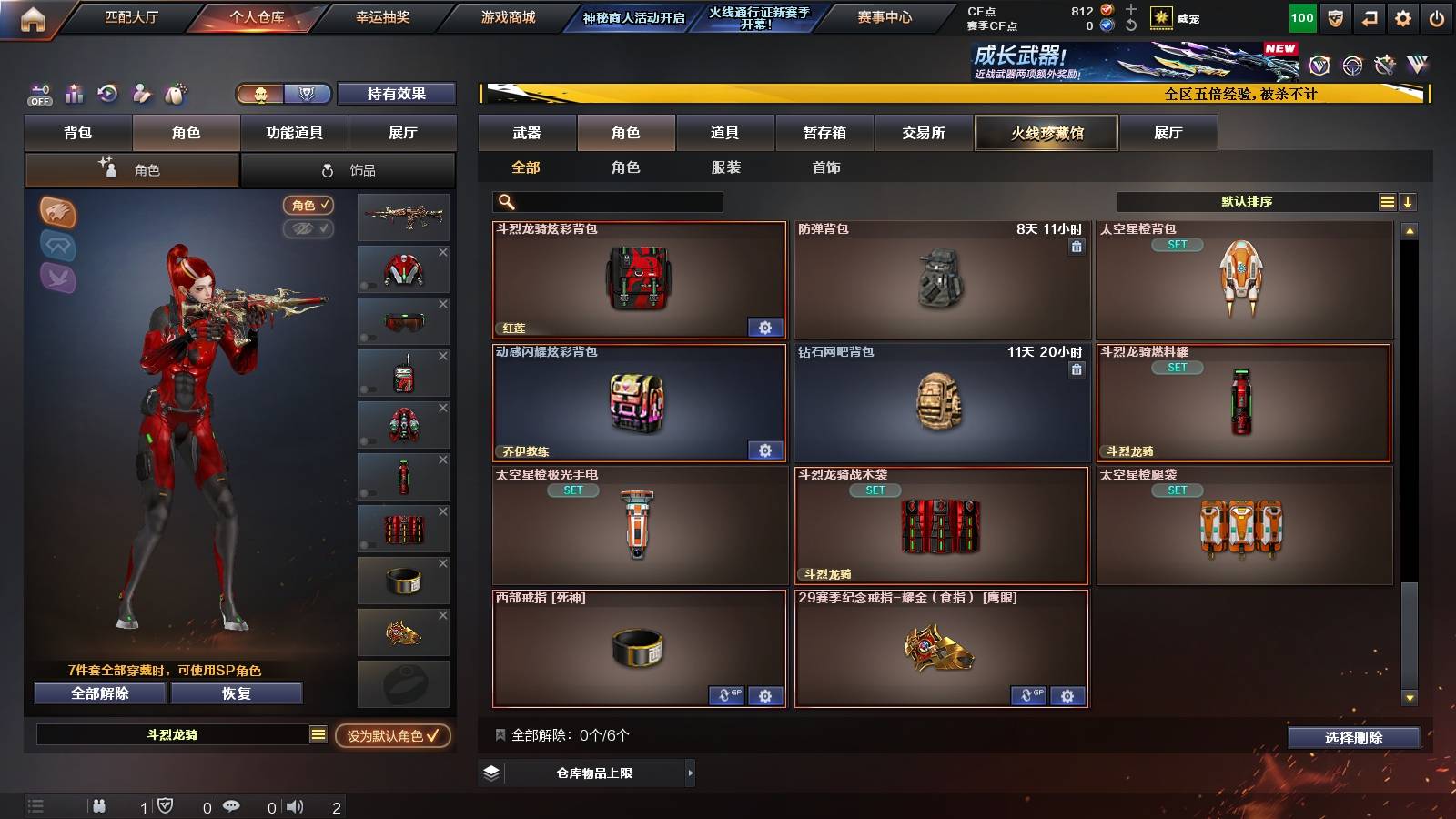
Task: Click the bar-chart stats icon at top left
Action: [74, 94]
